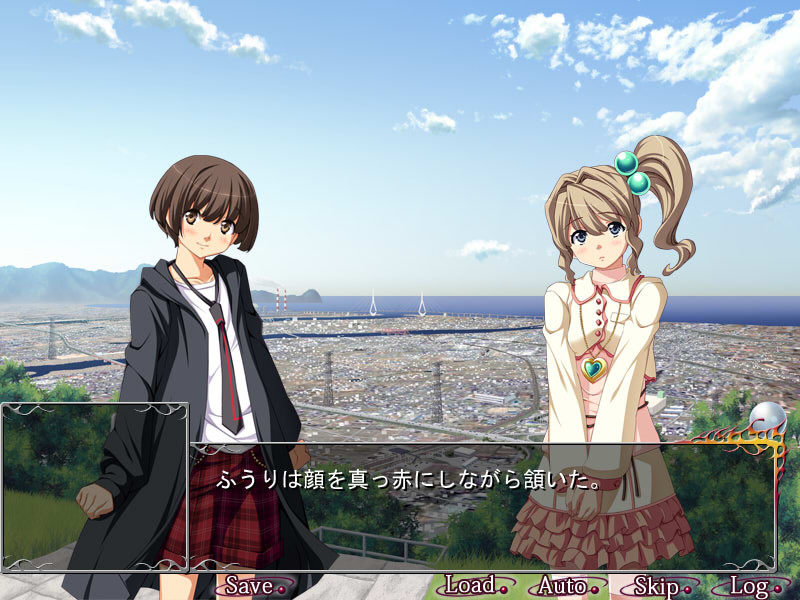This screenshot has height=600, width=800.
Task: Activate the Skip button
Action: (656, 585)
